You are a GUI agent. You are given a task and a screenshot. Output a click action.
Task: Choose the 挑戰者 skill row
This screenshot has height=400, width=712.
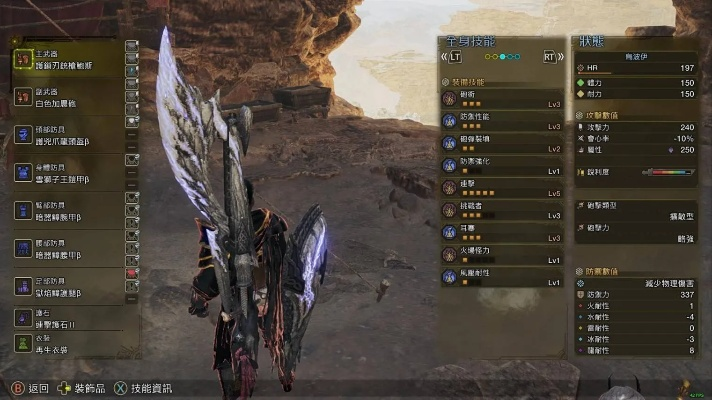(500, 210)
